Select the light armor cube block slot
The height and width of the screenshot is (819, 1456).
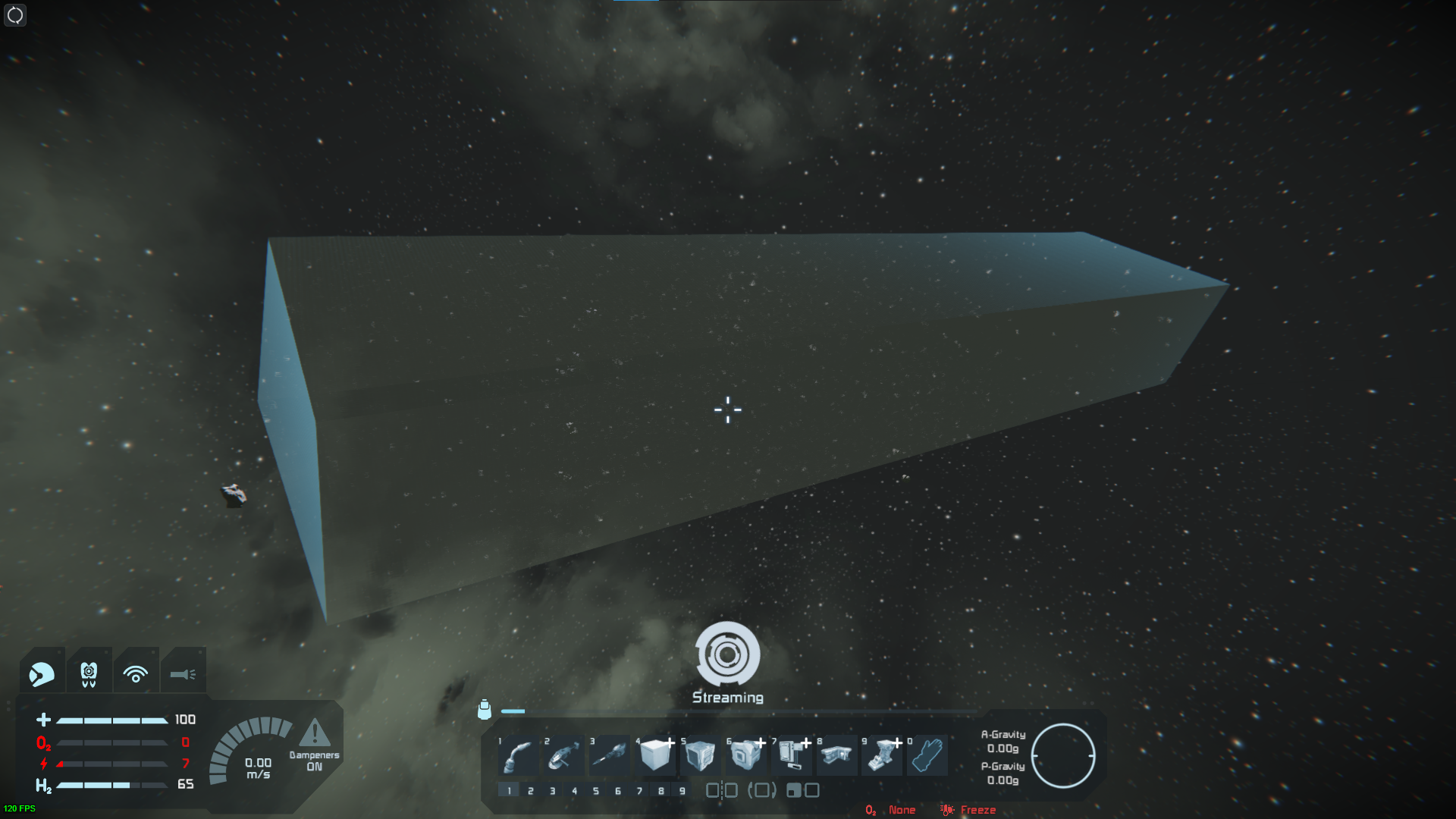[655, 755]
